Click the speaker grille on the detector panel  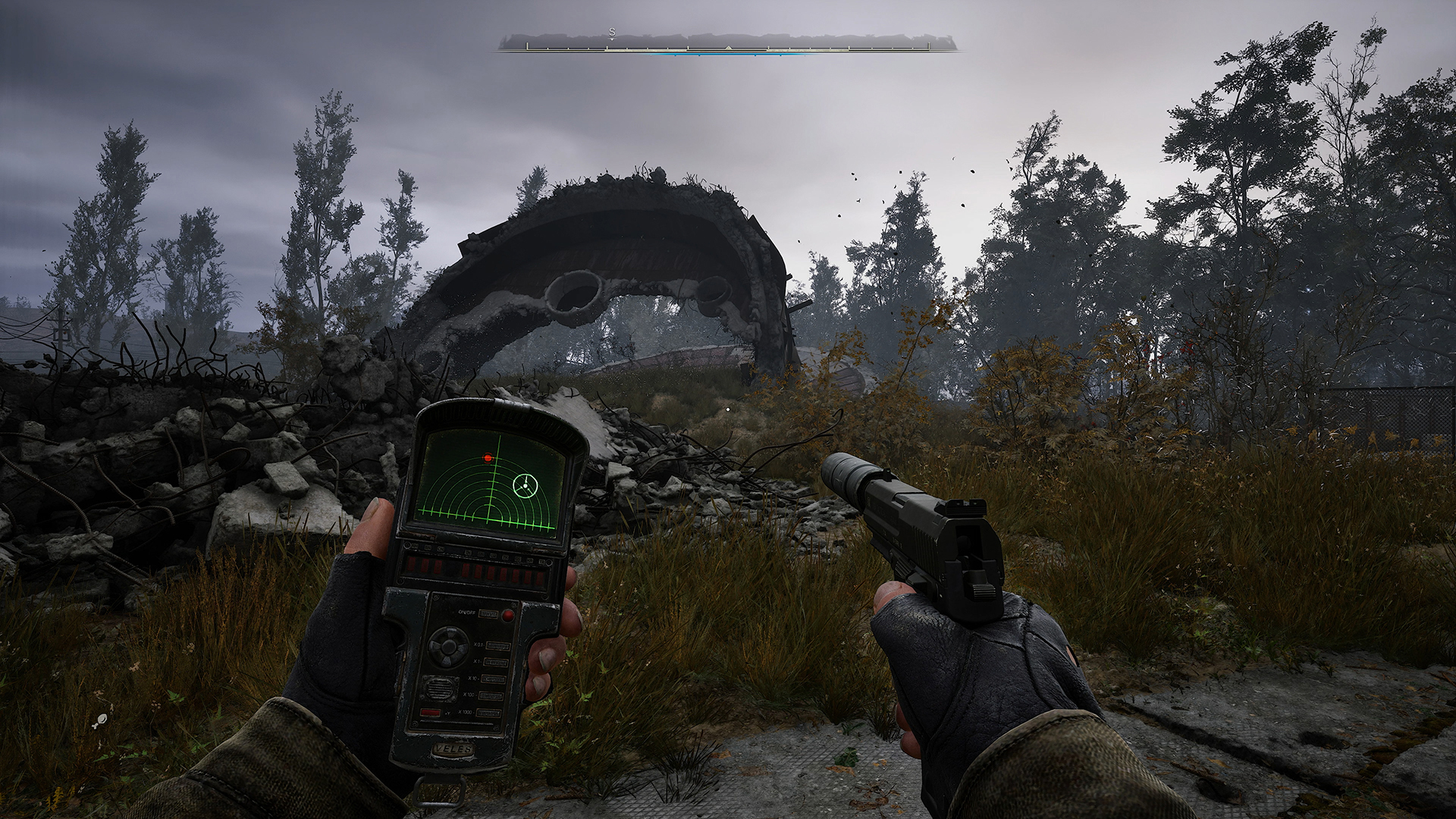tap(439, 689)
